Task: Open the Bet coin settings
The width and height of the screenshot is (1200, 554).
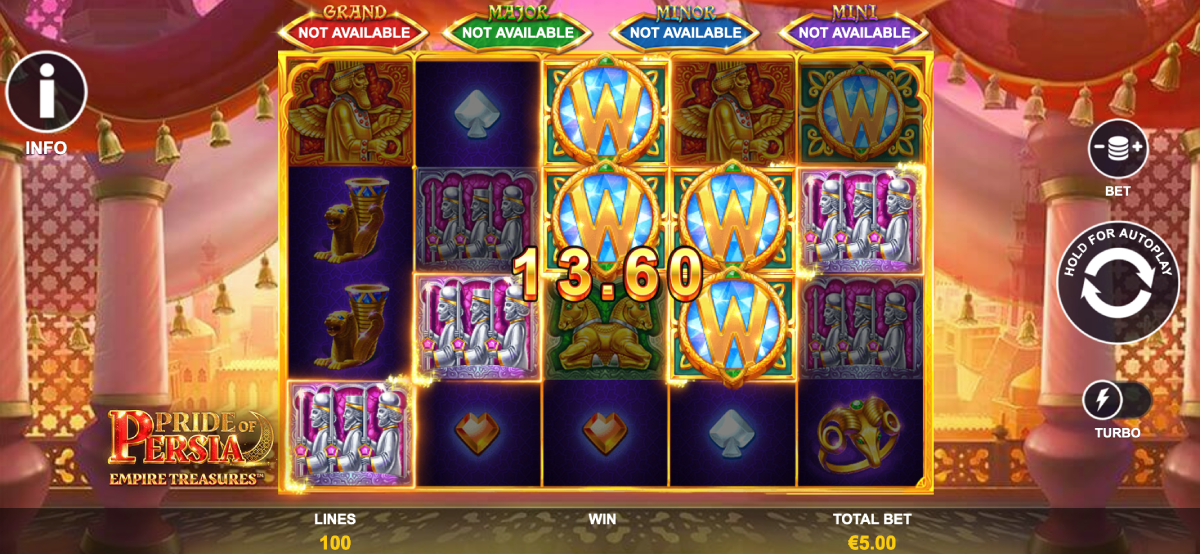Action: [x=1119, y=149]
